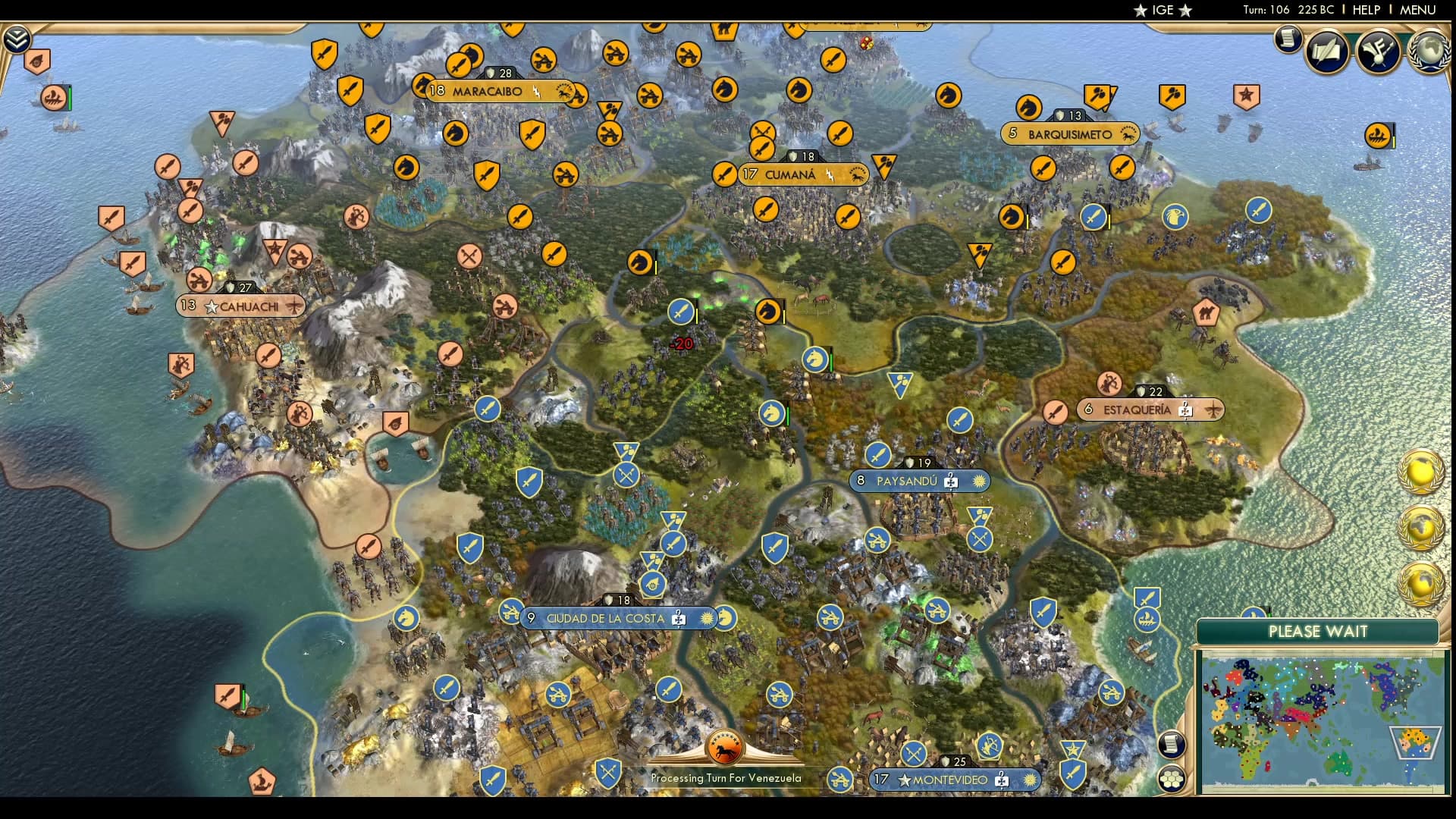
Task: Open the notification scroll icon at top right
Action: [1287, 39]
